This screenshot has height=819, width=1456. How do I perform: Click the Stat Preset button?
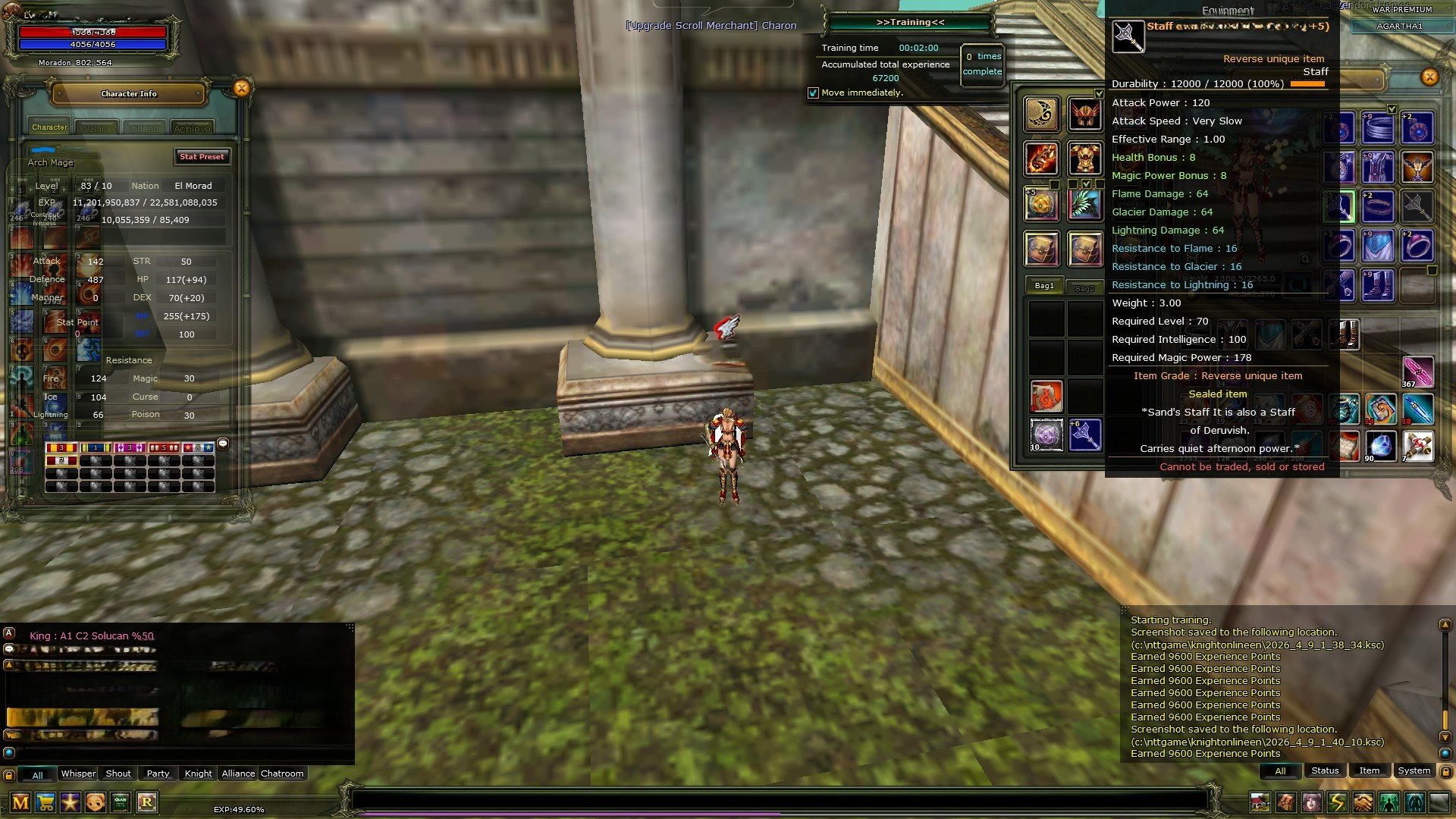202,157
